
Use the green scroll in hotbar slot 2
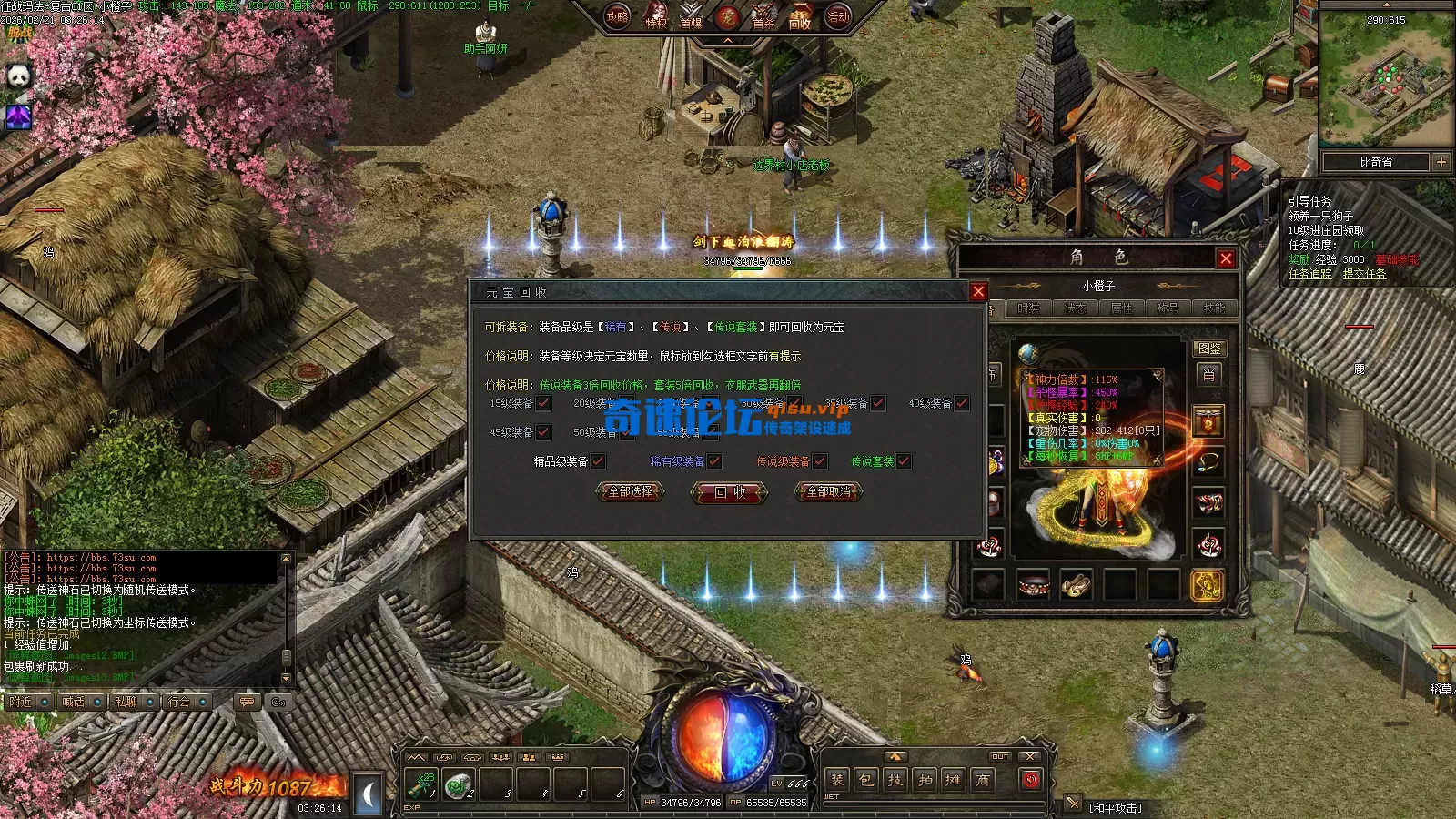point(458,784)
